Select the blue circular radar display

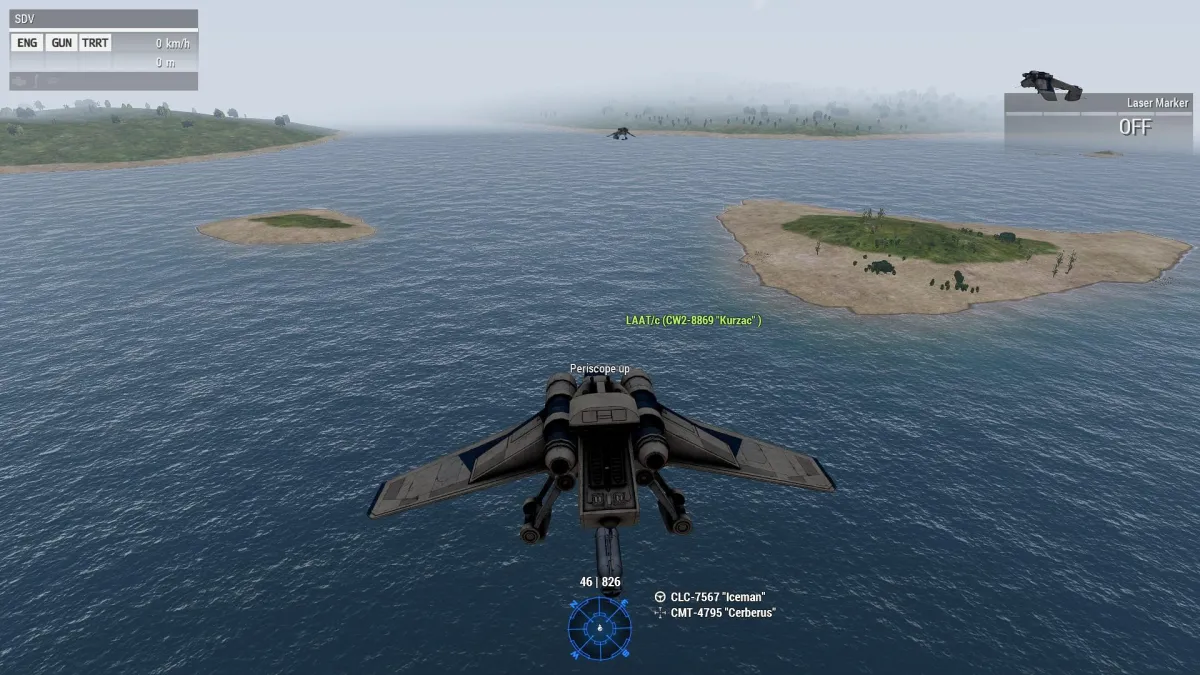(600, 628)
